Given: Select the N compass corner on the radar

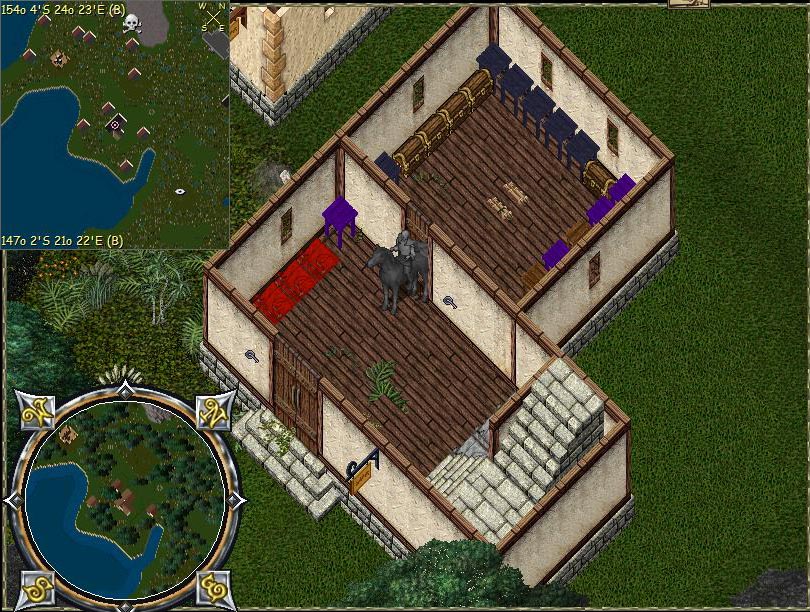Looking at the screenshot, I should 212,410.
